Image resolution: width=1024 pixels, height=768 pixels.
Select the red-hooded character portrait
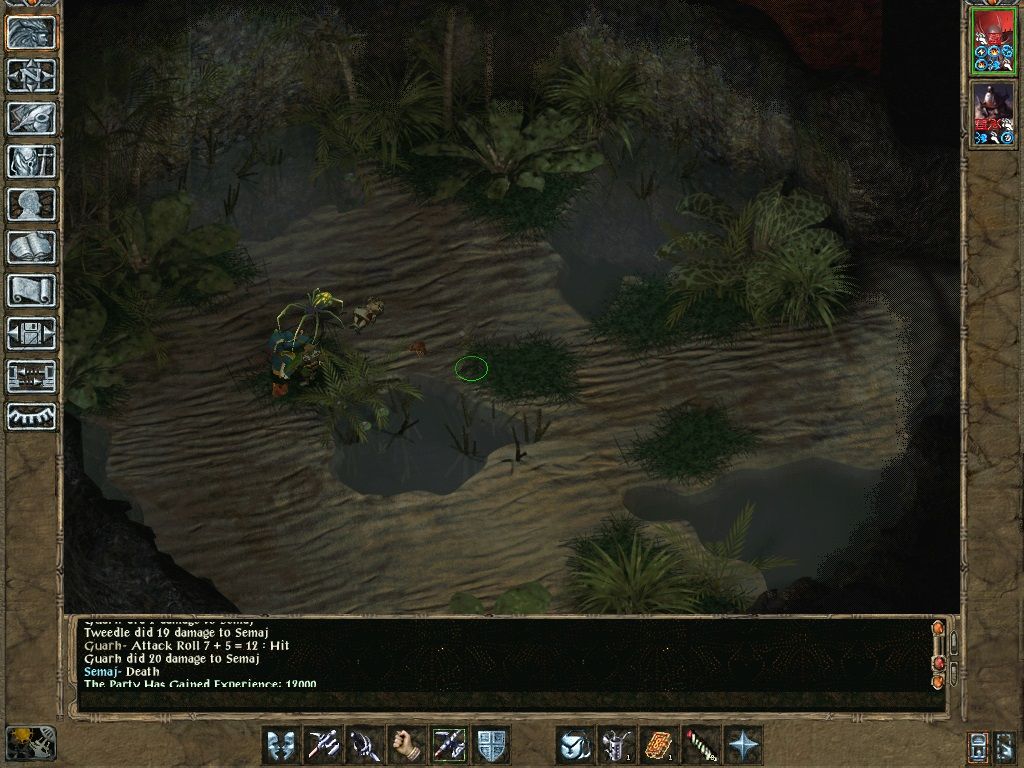click(x=993, y=41)
